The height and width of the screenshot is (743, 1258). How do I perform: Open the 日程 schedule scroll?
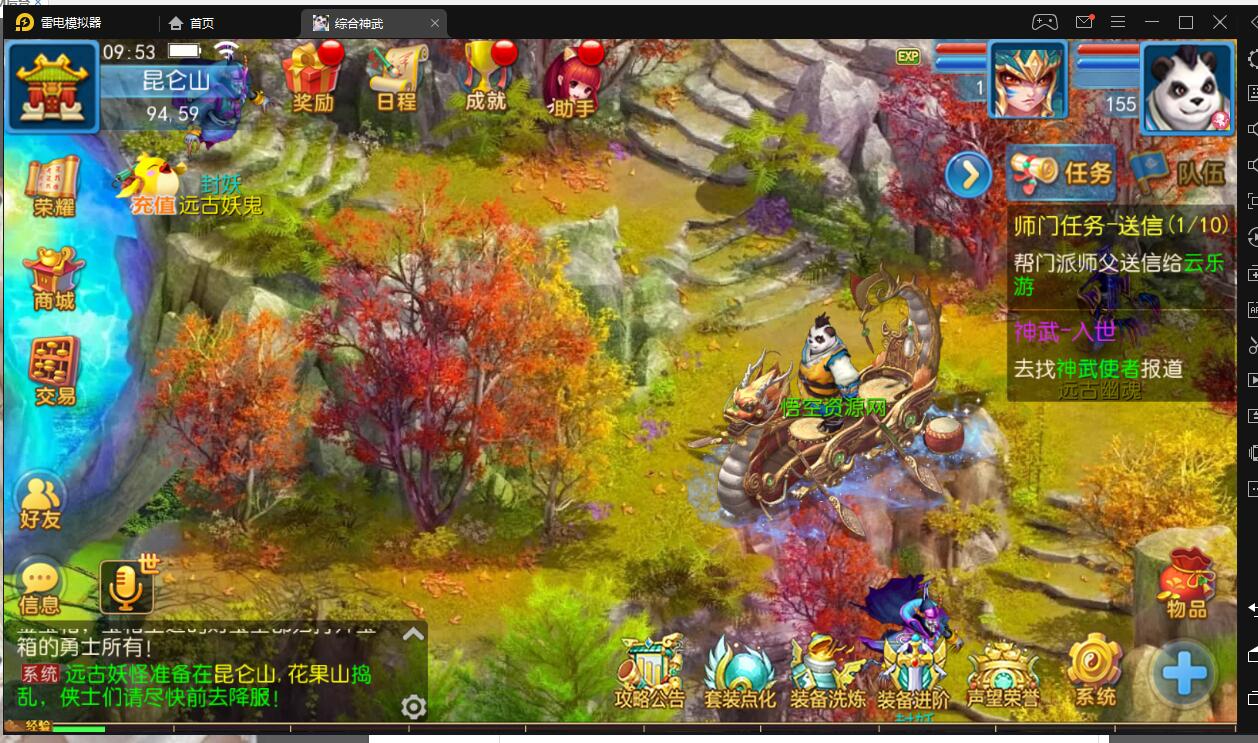pos(397,78)
